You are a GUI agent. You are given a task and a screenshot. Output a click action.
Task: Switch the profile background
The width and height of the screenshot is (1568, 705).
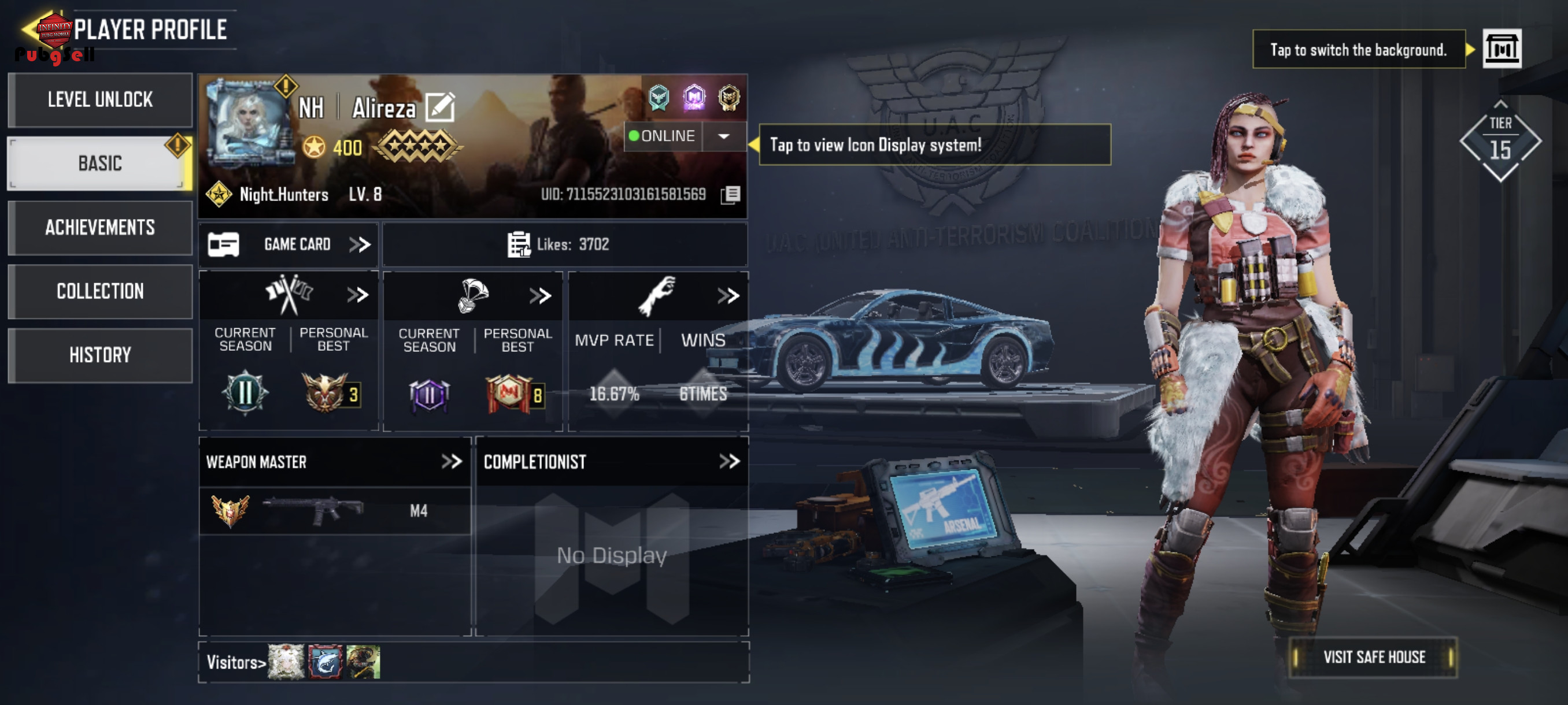pyautogui.click(x=1502, y=49)
